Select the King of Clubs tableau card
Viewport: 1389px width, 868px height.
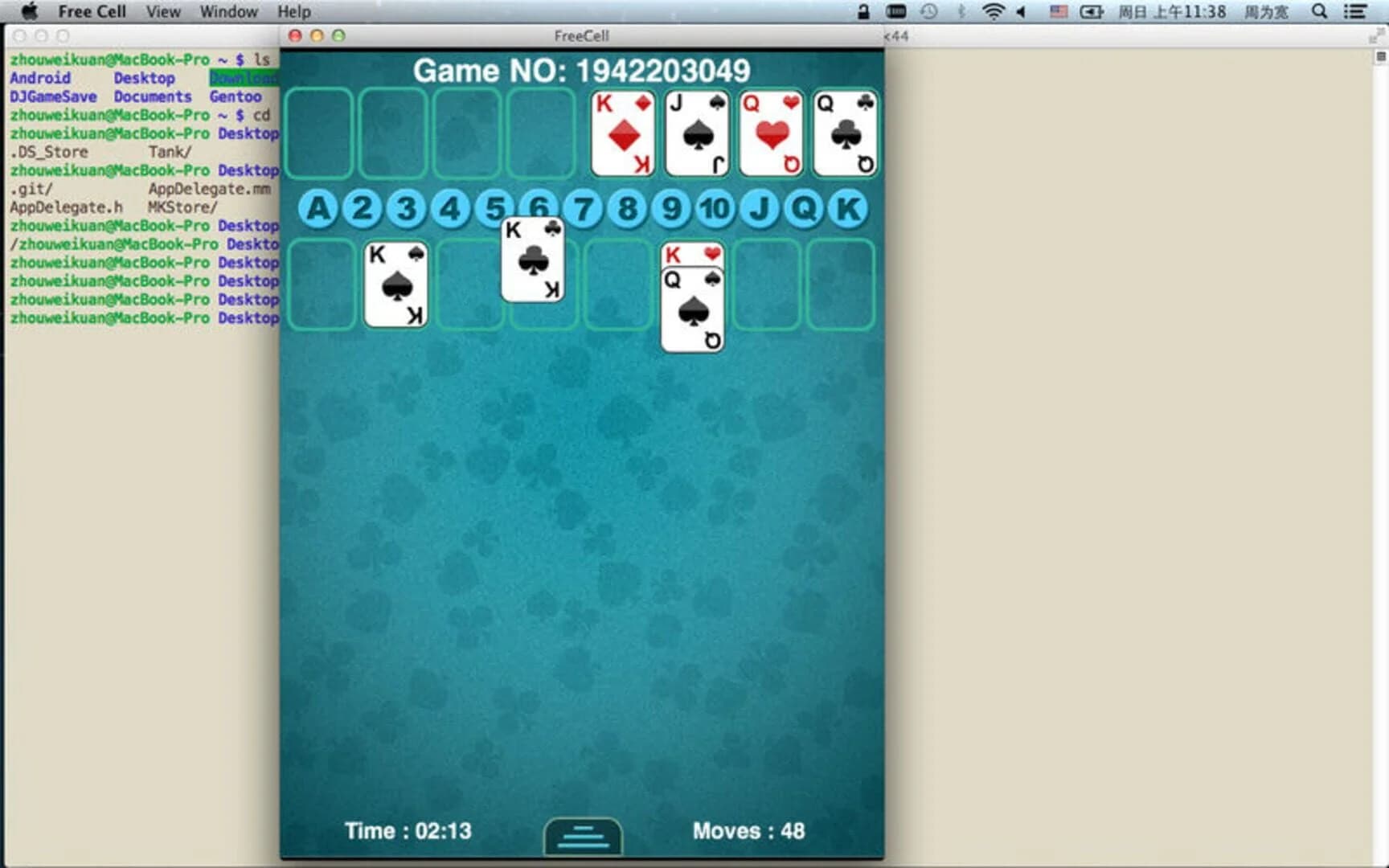pyautogui.click(x=533, y=261)
